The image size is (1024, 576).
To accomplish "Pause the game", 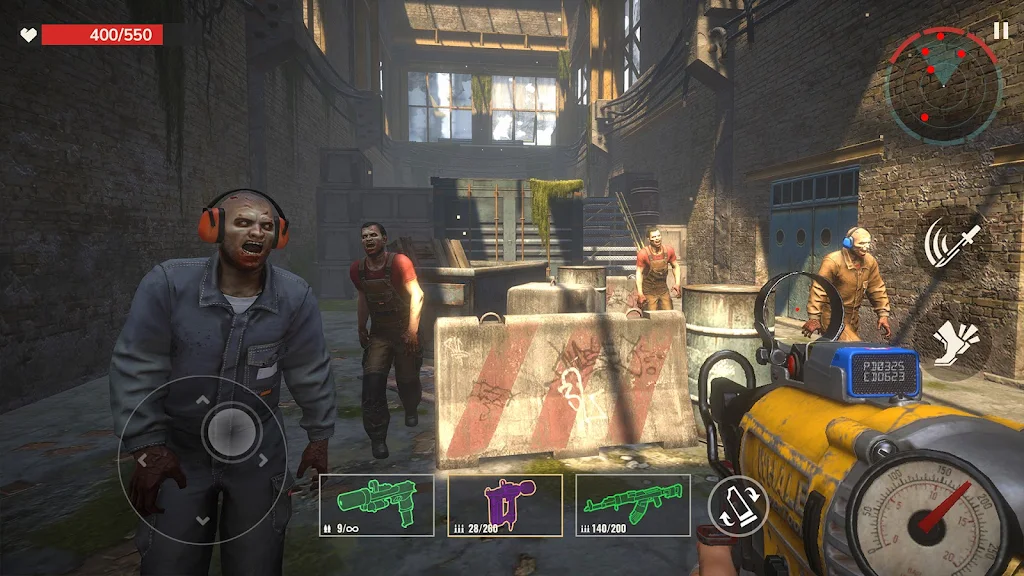I will (x=1000, y=31).
